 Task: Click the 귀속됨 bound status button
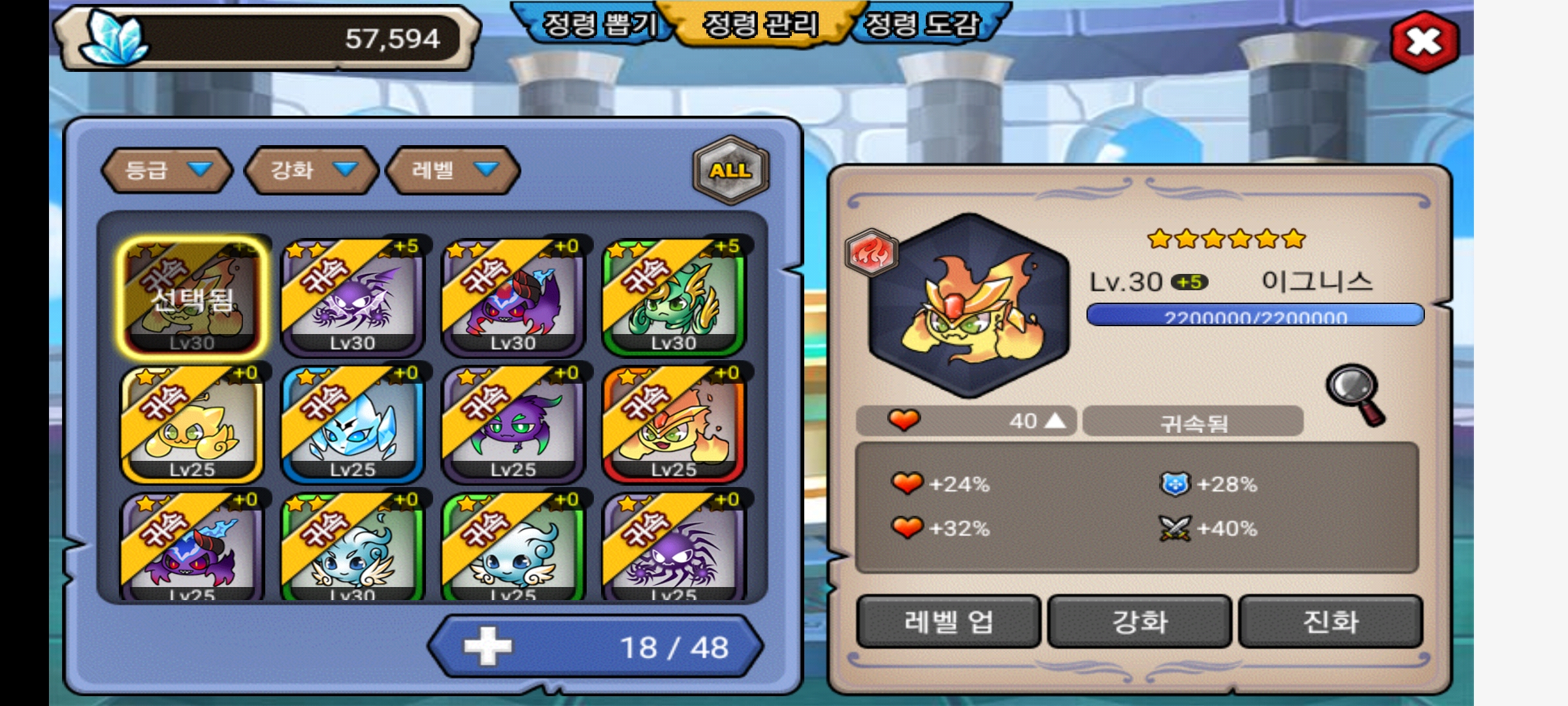[x=1193, y=422]
